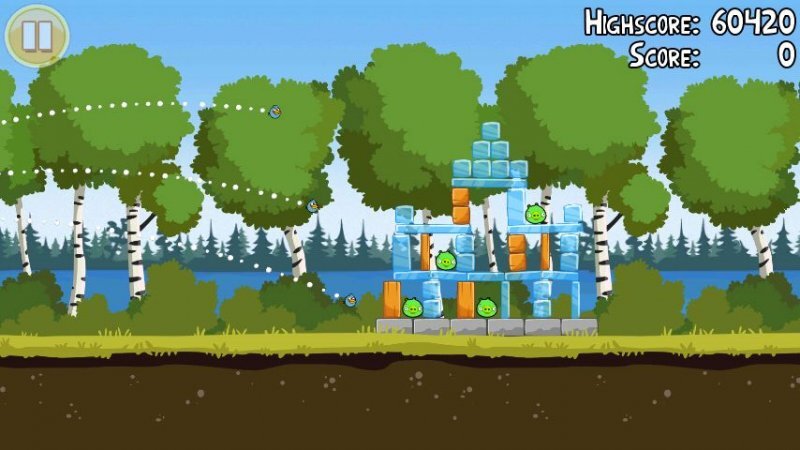This screenshot has height=450, width=800.
Task: Pause the game with the round button
Action: point(37,36)
